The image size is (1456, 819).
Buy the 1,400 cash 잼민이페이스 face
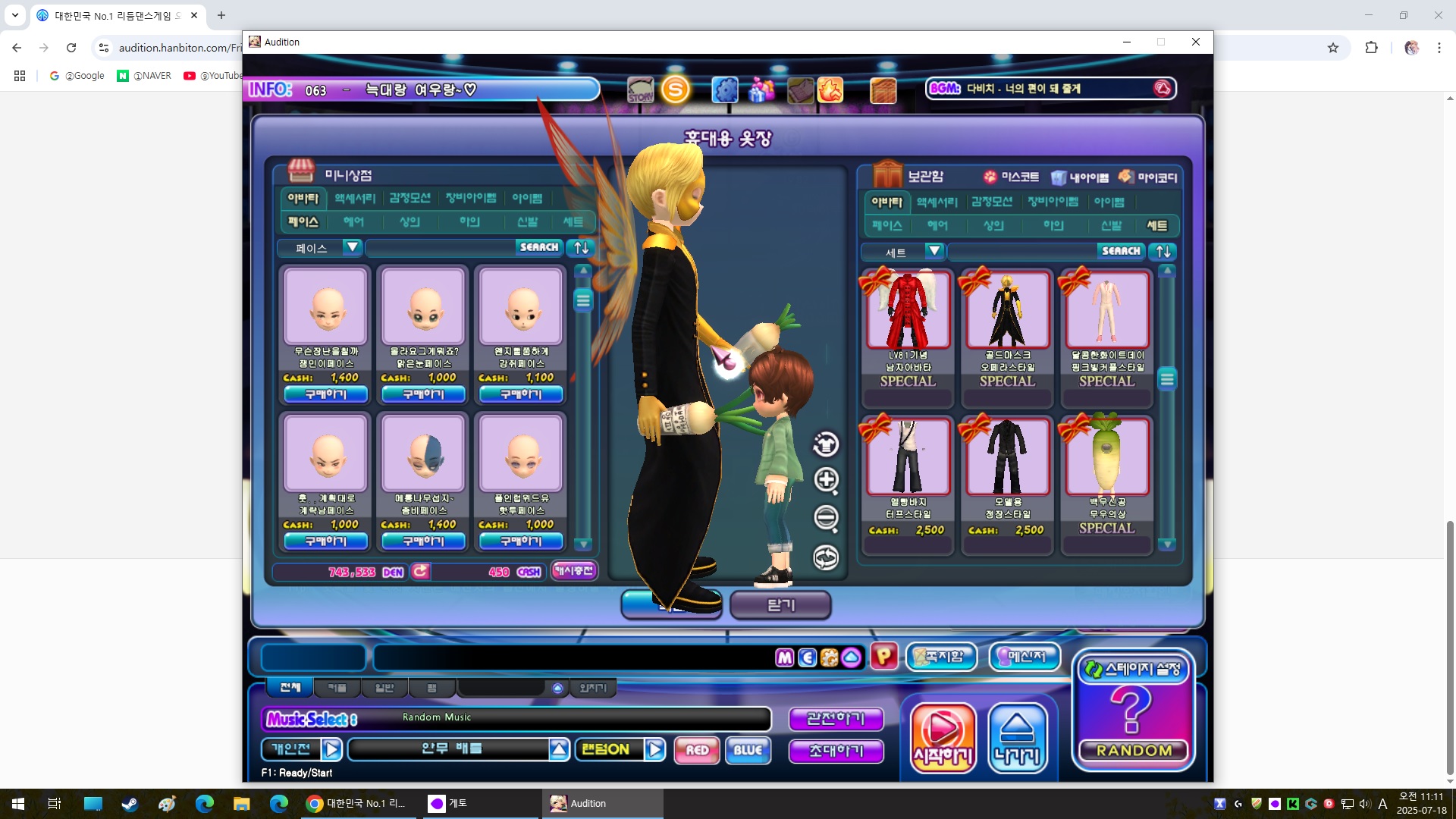click(325, 394)
